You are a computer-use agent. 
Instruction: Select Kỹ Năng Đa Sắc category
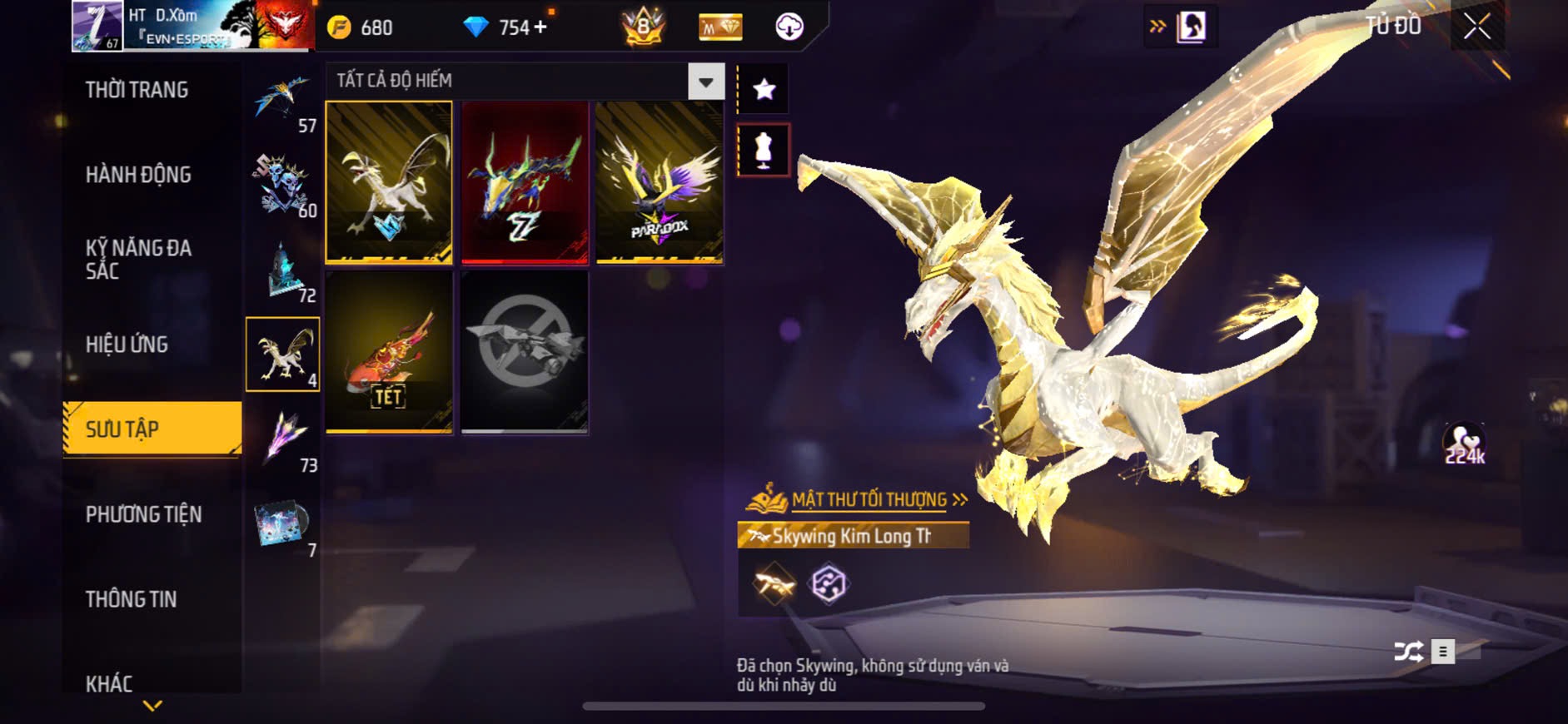coord(138,259)
